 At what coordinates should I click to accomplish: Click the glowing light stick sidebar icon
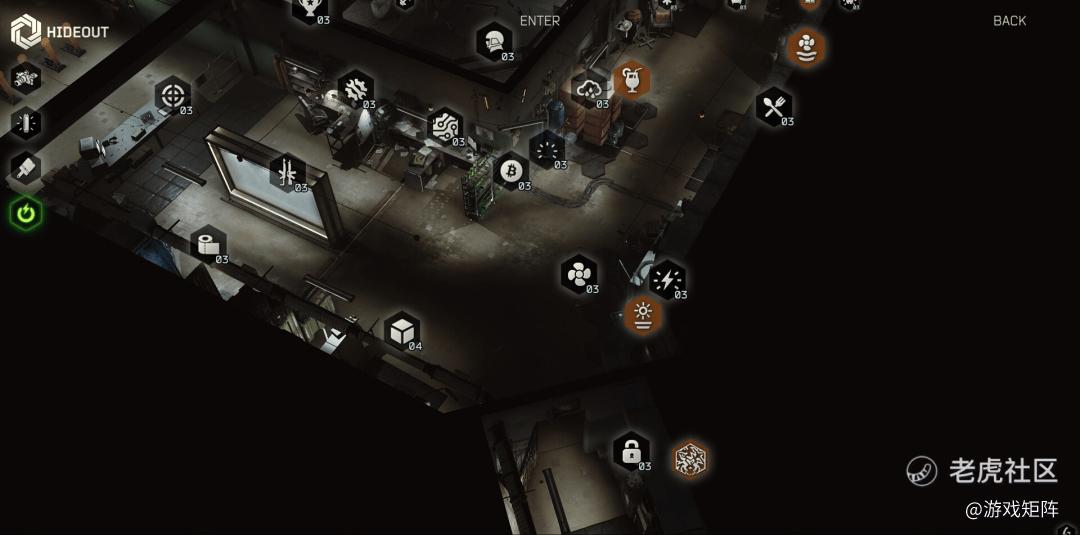coord(26,122)
